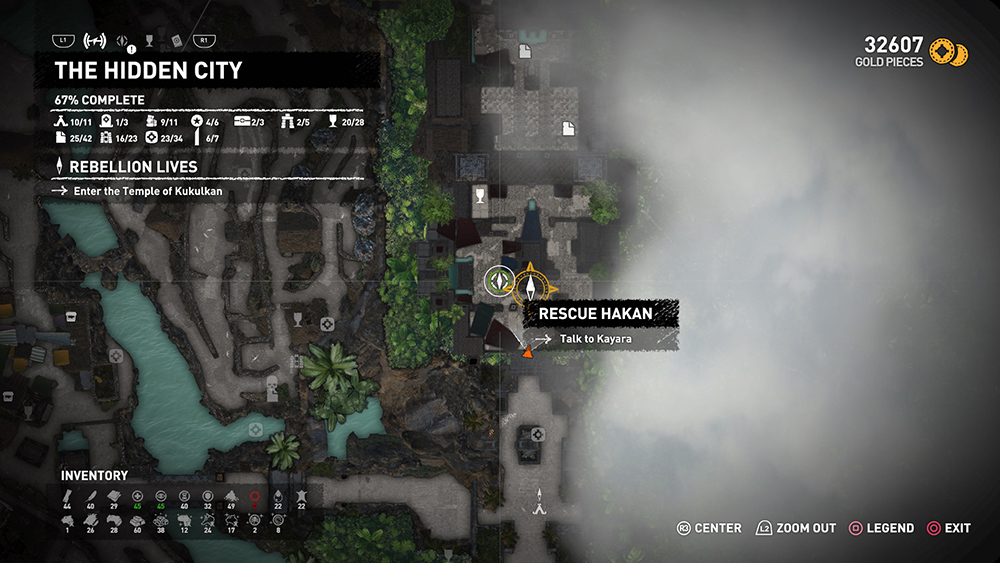Select the map tab icon
Viewport: 1000px width, 563px height.
95,41
